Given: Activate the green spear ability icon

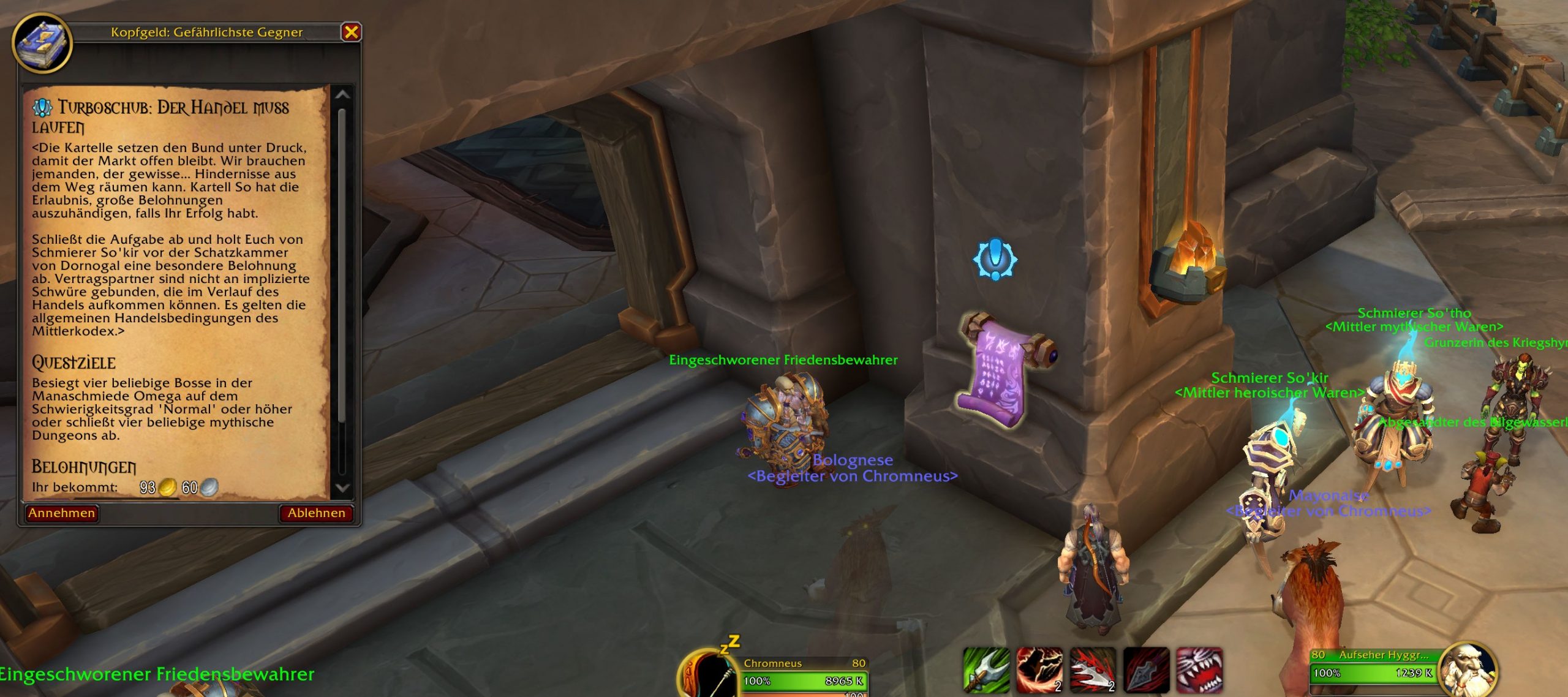Looking at the screenshot, I should tap(986, 670).
